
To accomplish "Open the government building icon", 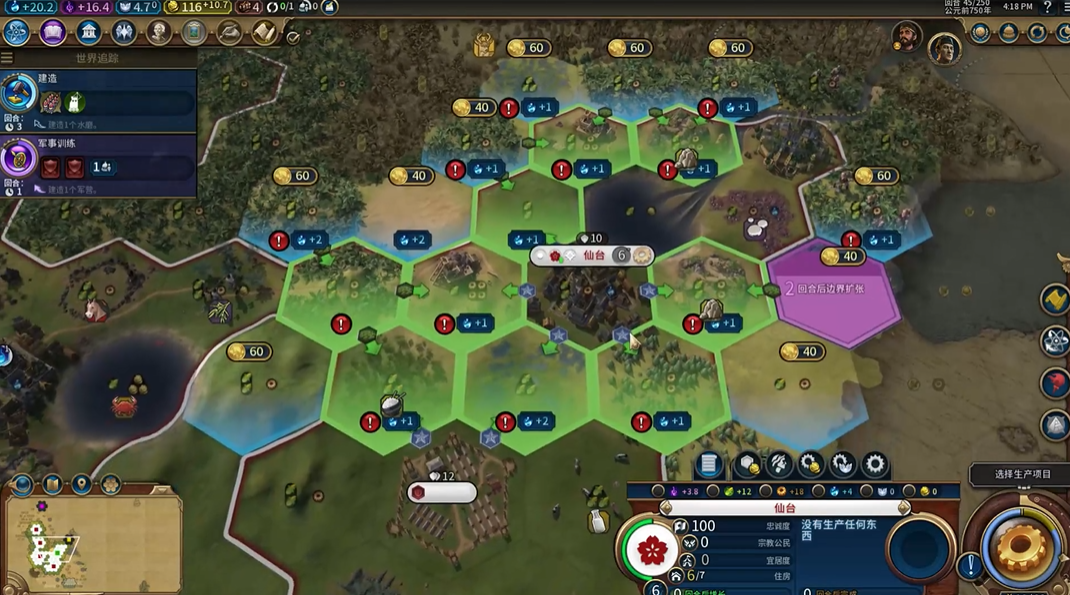I will point(89,33).
